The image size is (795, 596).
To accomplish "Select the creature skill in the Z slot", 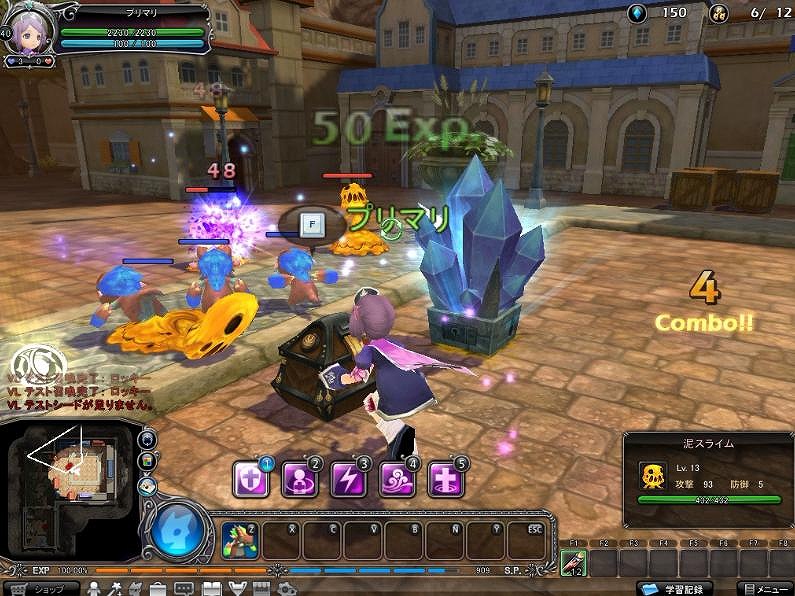I will click(240, 540).
